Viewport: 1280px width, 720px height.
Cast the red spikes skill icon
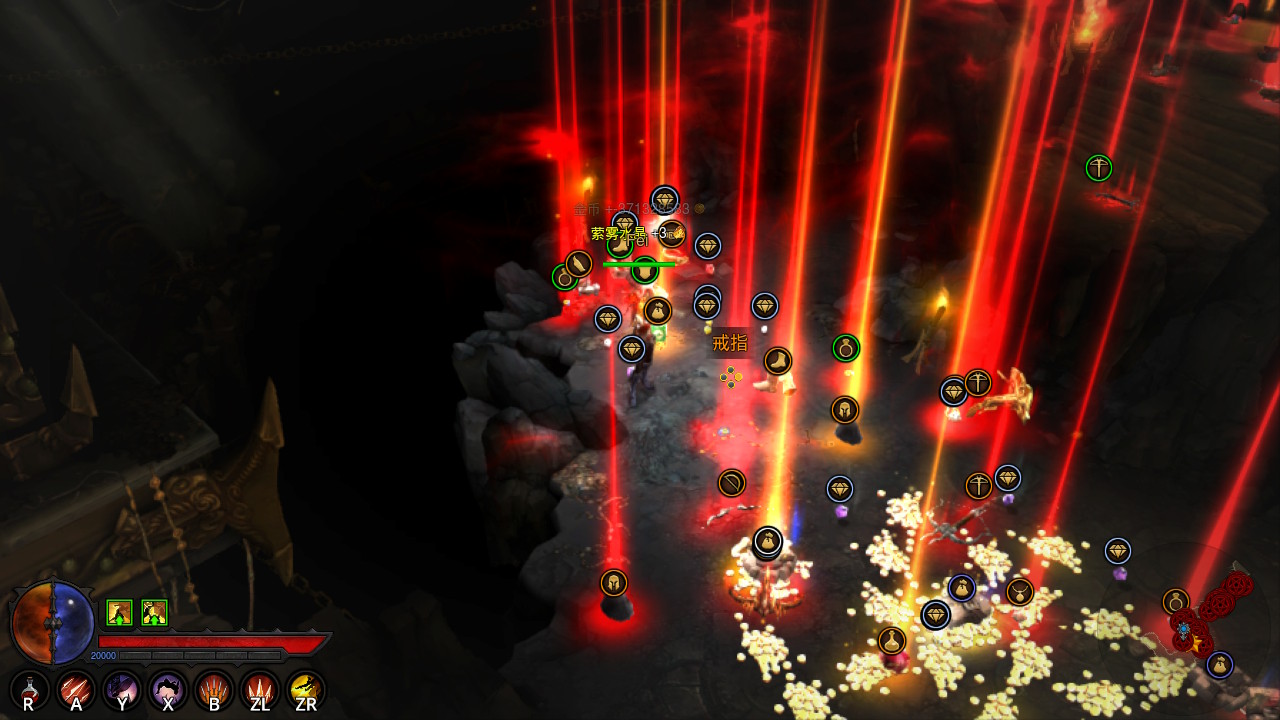pyautogui.click(x=260, y=690)
